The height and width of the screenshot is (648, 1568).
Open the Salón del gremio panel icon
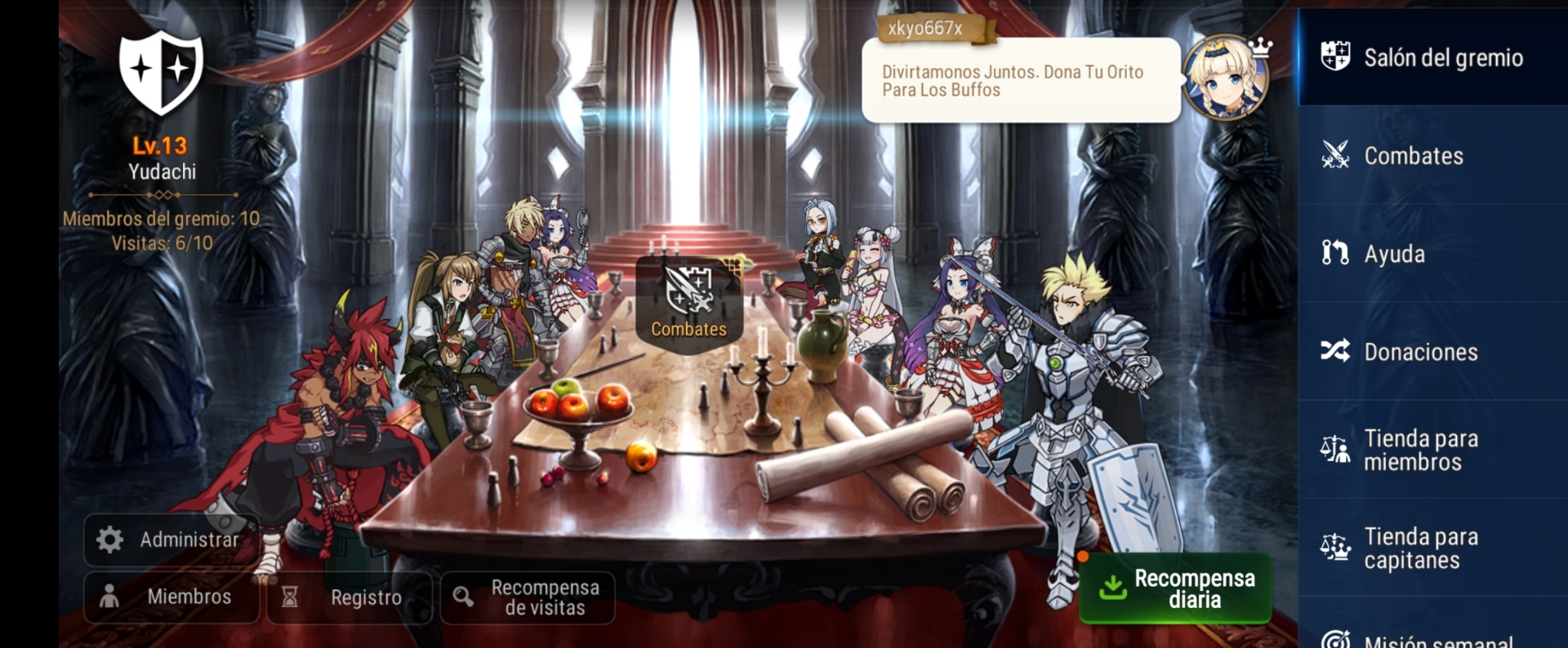[x=1336, y=58]
